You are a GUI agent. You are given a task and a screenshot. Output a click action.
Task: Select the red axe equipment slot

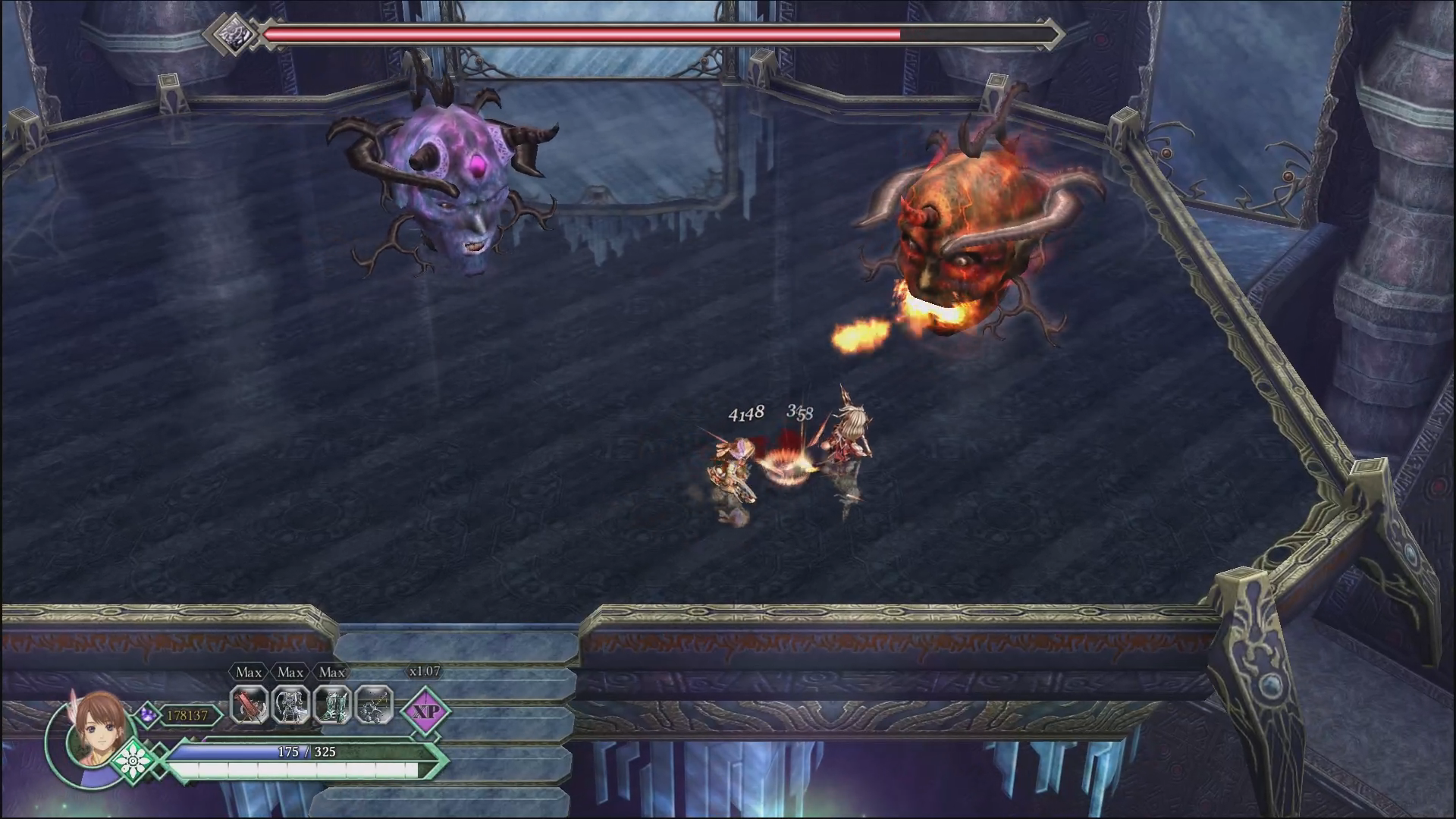249,706
